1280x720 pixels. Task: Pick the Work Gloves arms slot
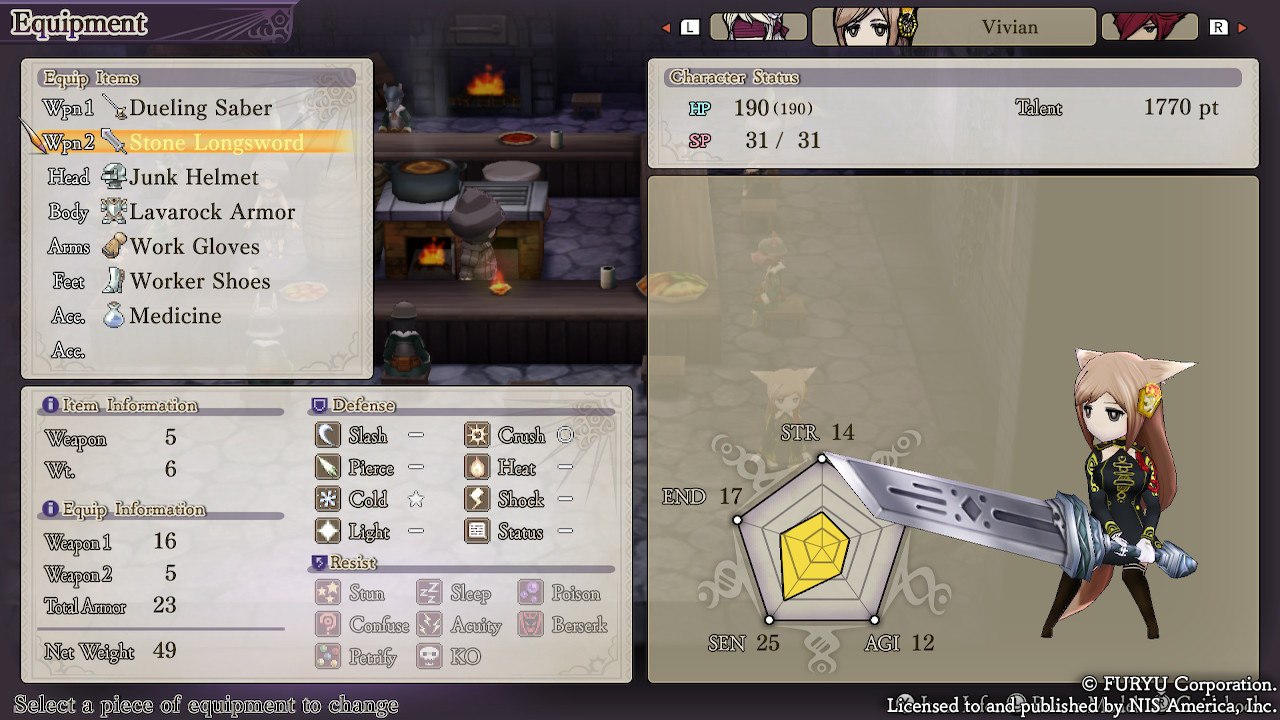tap(194, 247)
